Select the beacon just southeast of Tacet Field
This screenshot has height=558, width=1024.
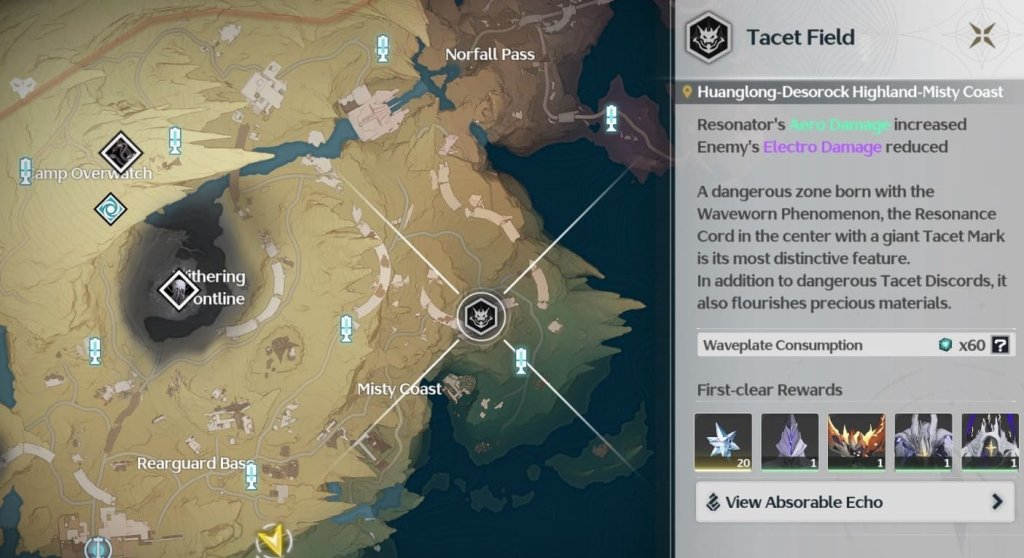[520, 358]
